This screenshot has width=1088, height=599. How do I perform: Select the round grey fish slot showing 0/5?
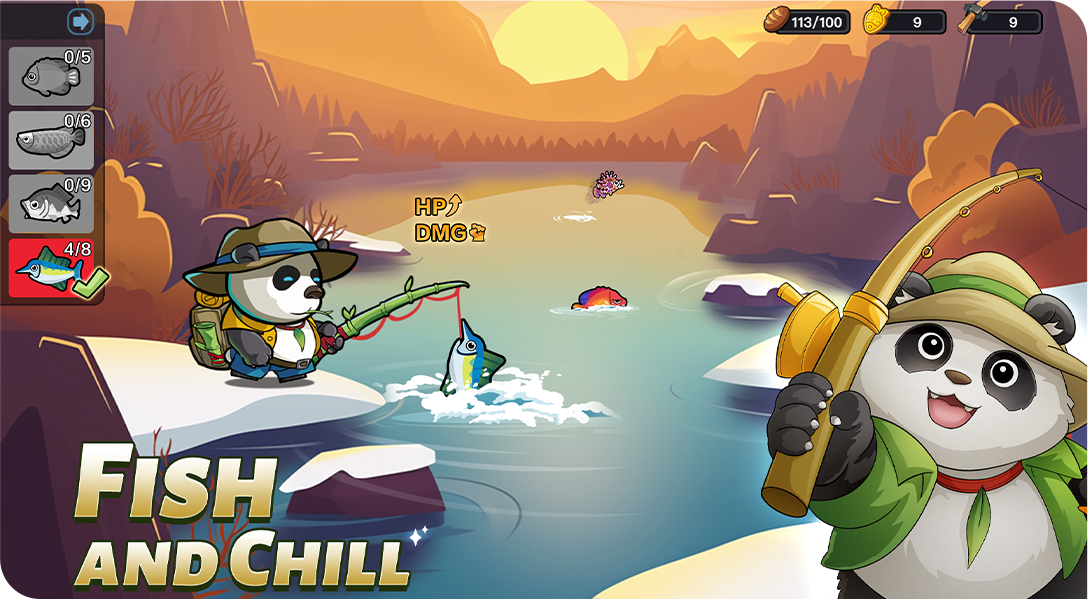click(51, 76)
